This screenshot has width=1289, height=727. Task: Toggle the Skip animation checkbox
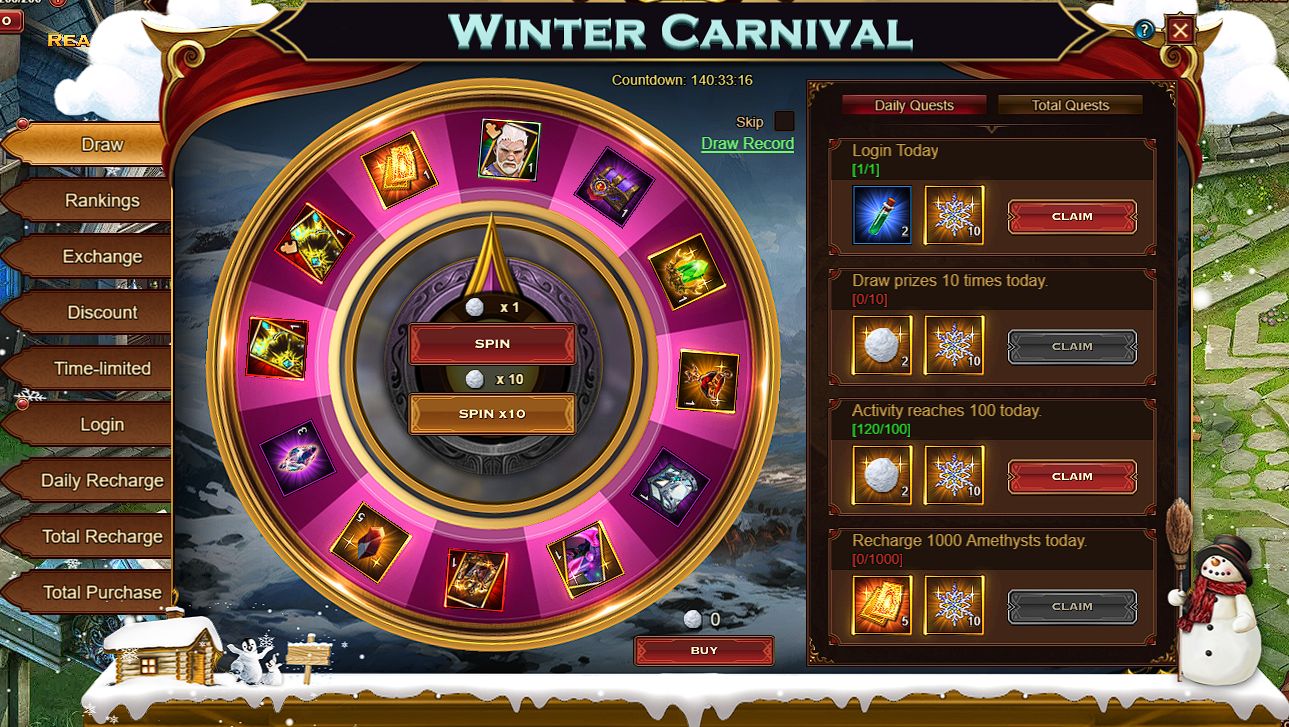[x=784, y=121]
